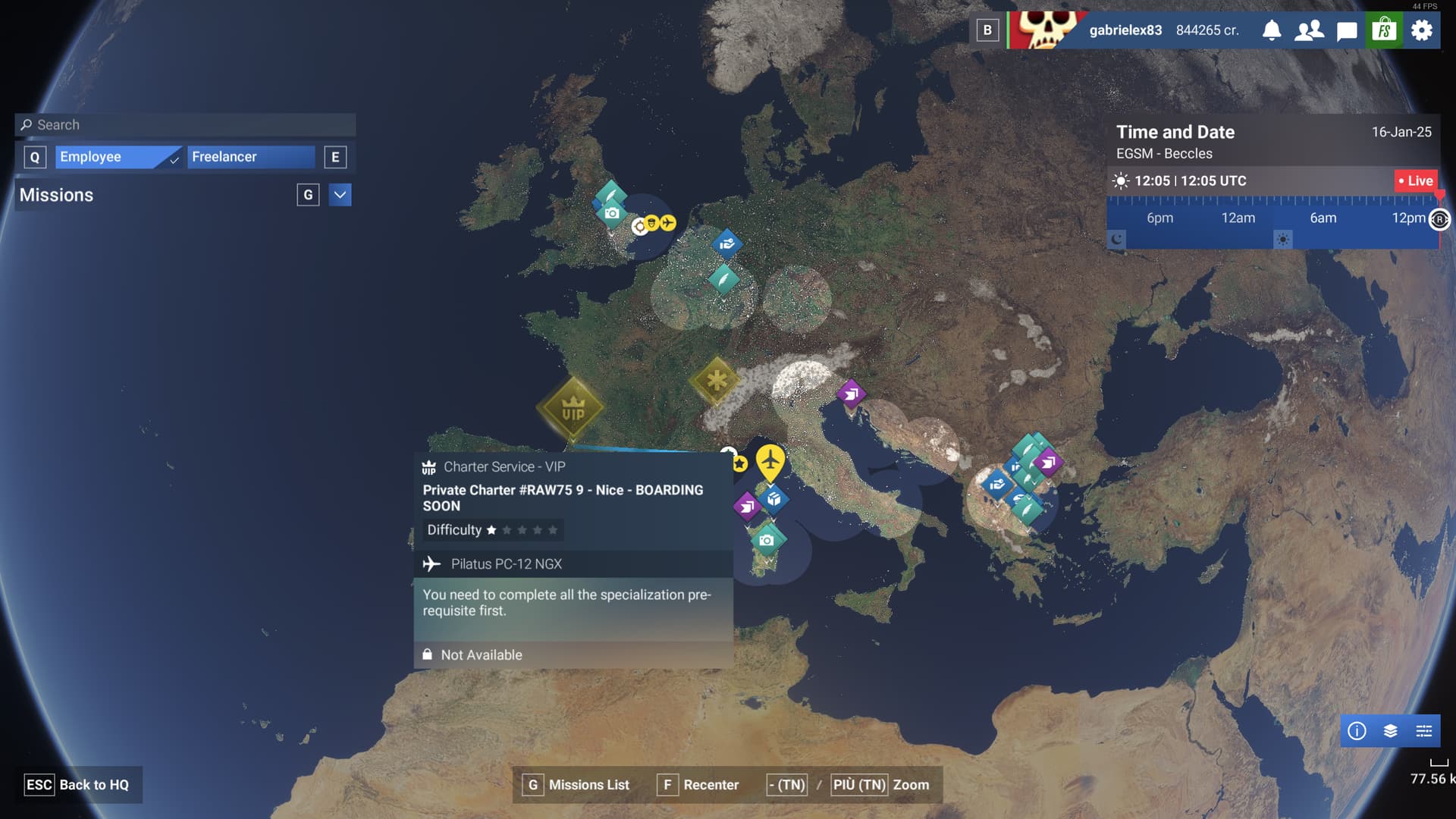Open the friends list icon
Viewport: 1456px width, 819px height.
(1309, 30)
